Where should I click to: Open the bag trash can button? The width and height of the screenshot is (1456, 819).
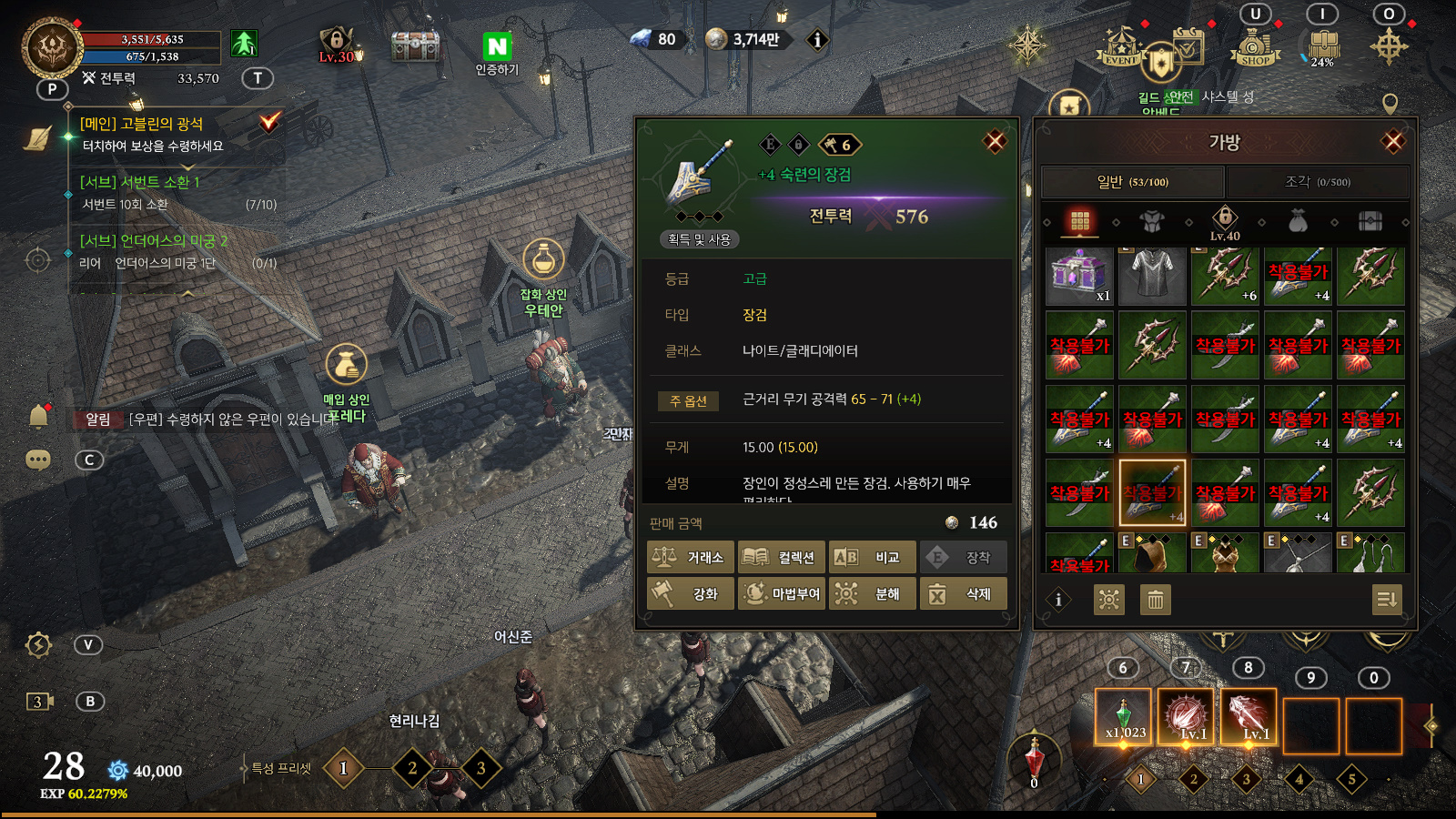point(1155,600)
